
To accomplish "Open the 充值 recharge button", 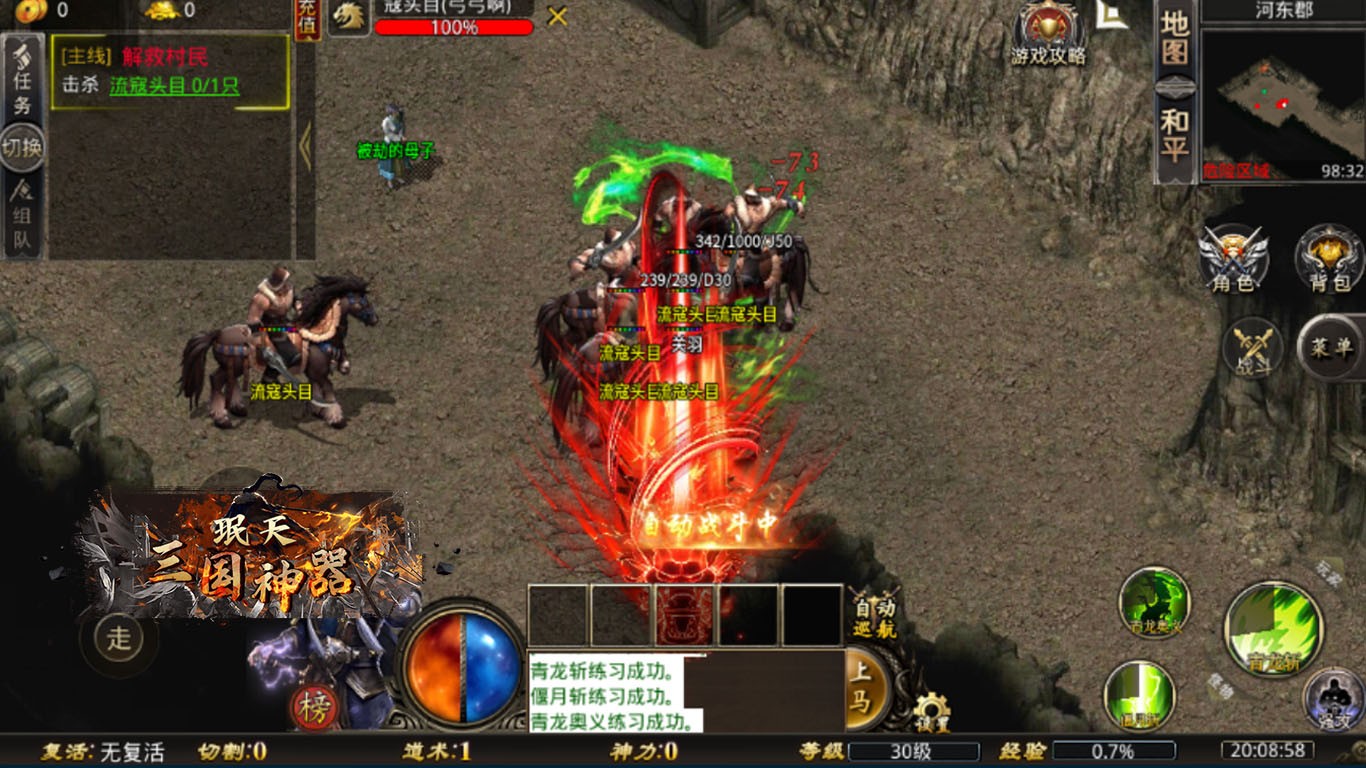I will (308, 20).
